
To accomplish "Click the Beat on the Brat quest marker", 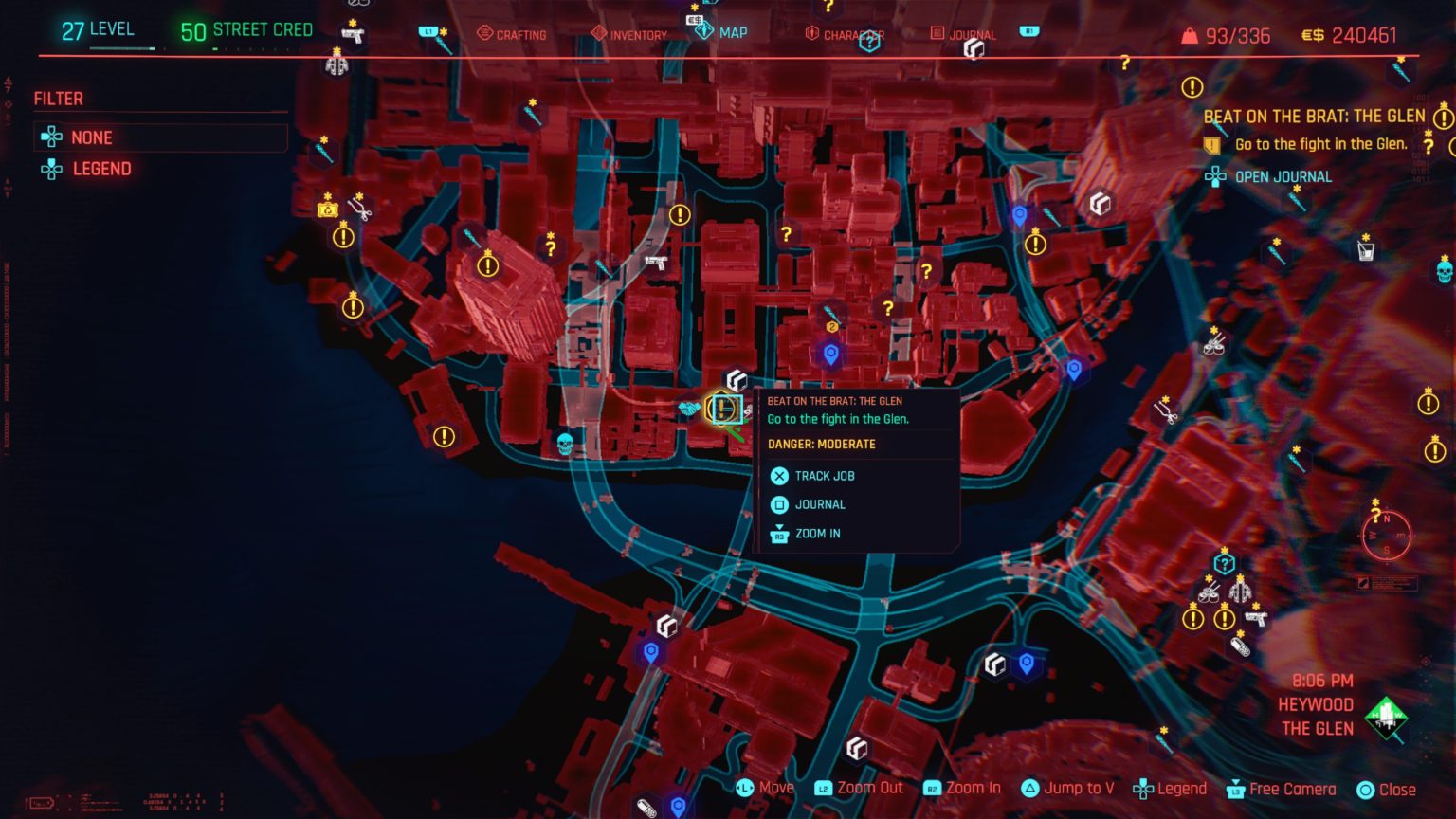I will tap(724, 409).
